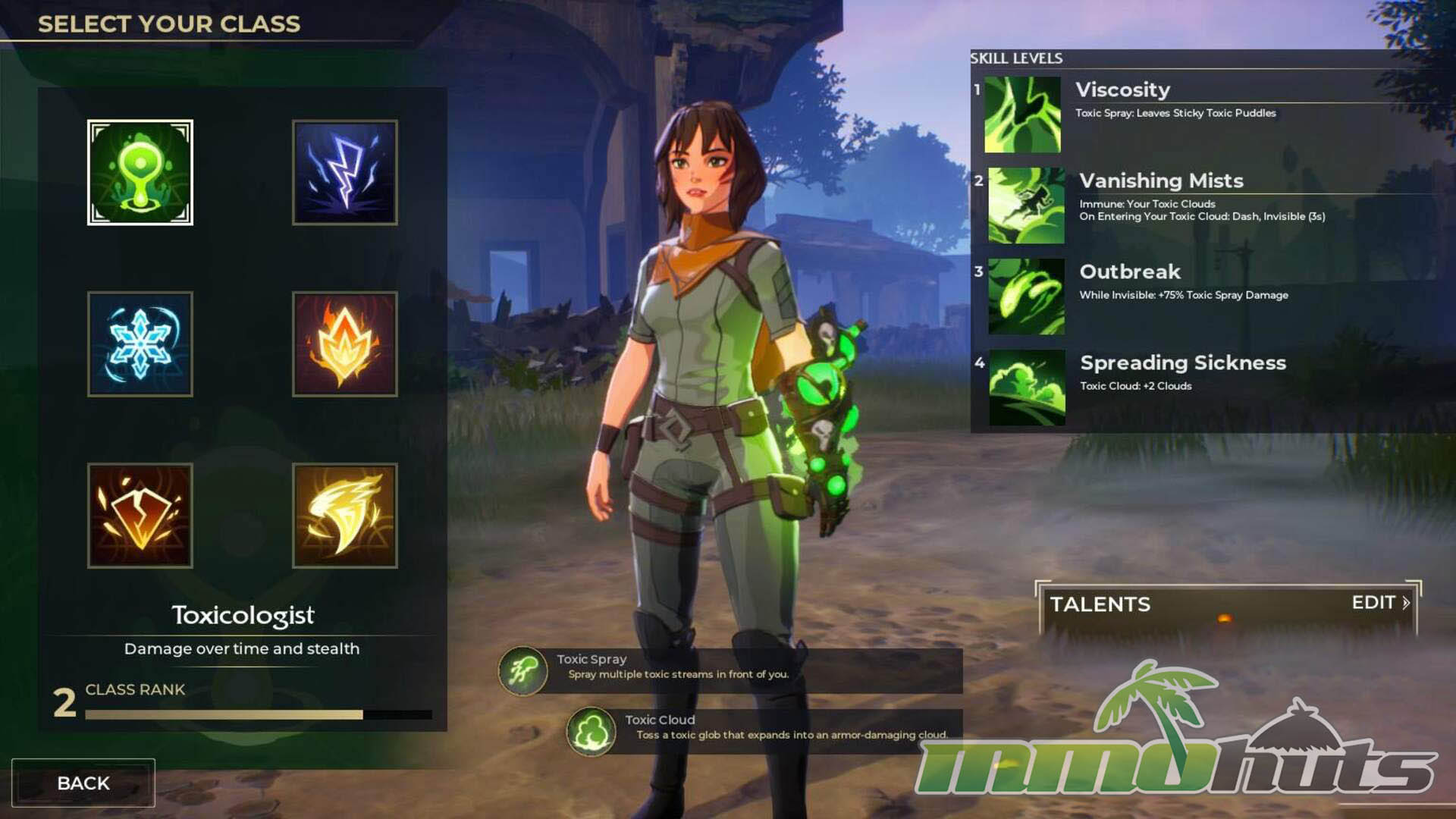1456x819 pixels.
Task: View the Spreading Sickness skill icon
Action: coord(1027,388)
